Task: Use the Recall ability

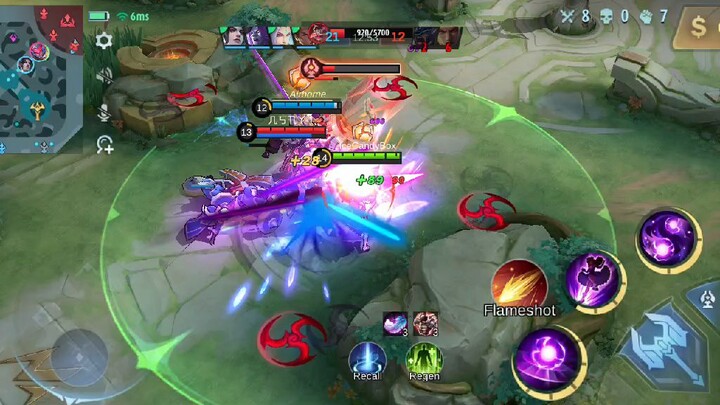Action: (x=368, y=359)
